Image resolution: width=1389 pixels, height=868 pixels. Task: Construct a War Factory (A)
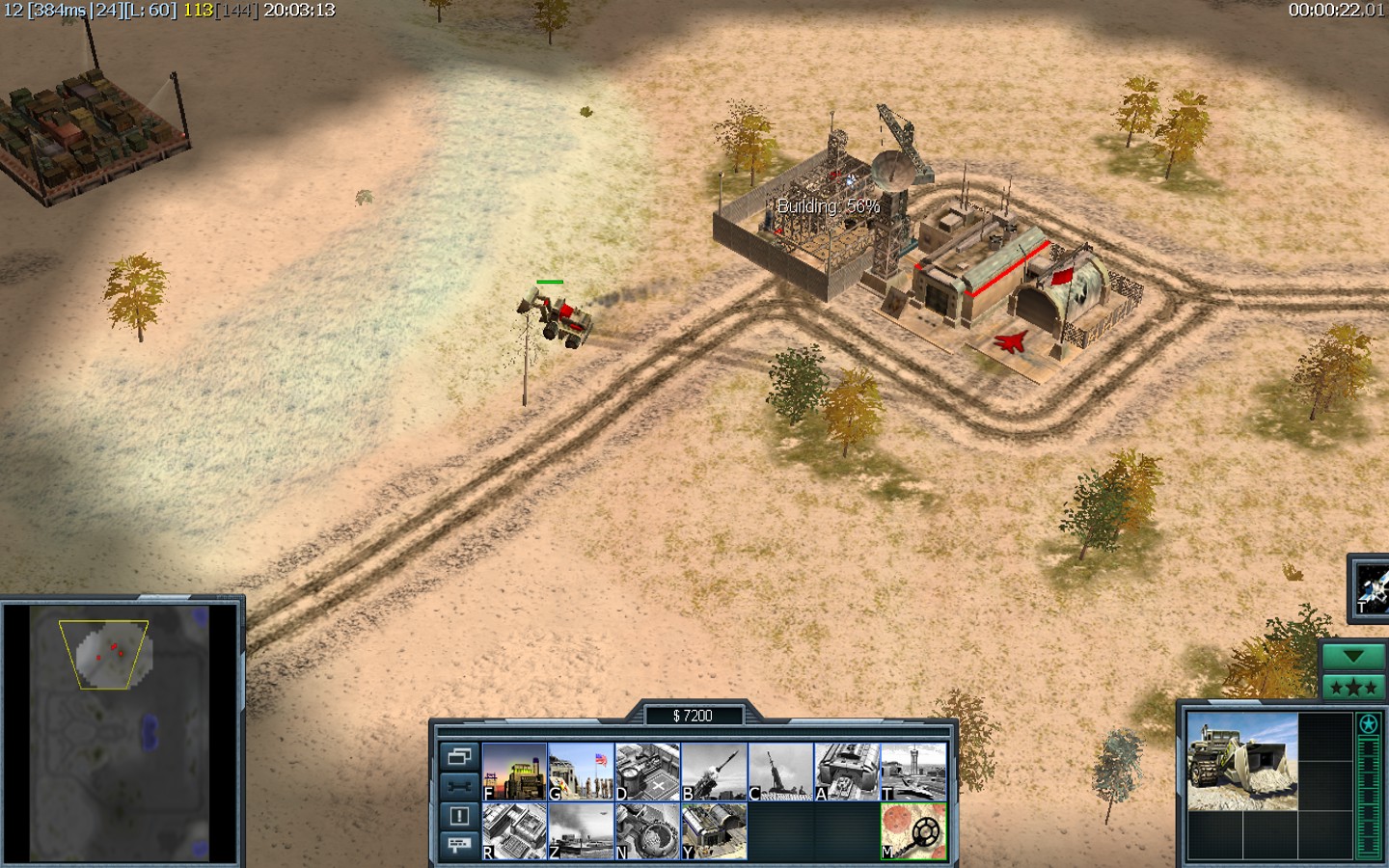click(847, 772)
